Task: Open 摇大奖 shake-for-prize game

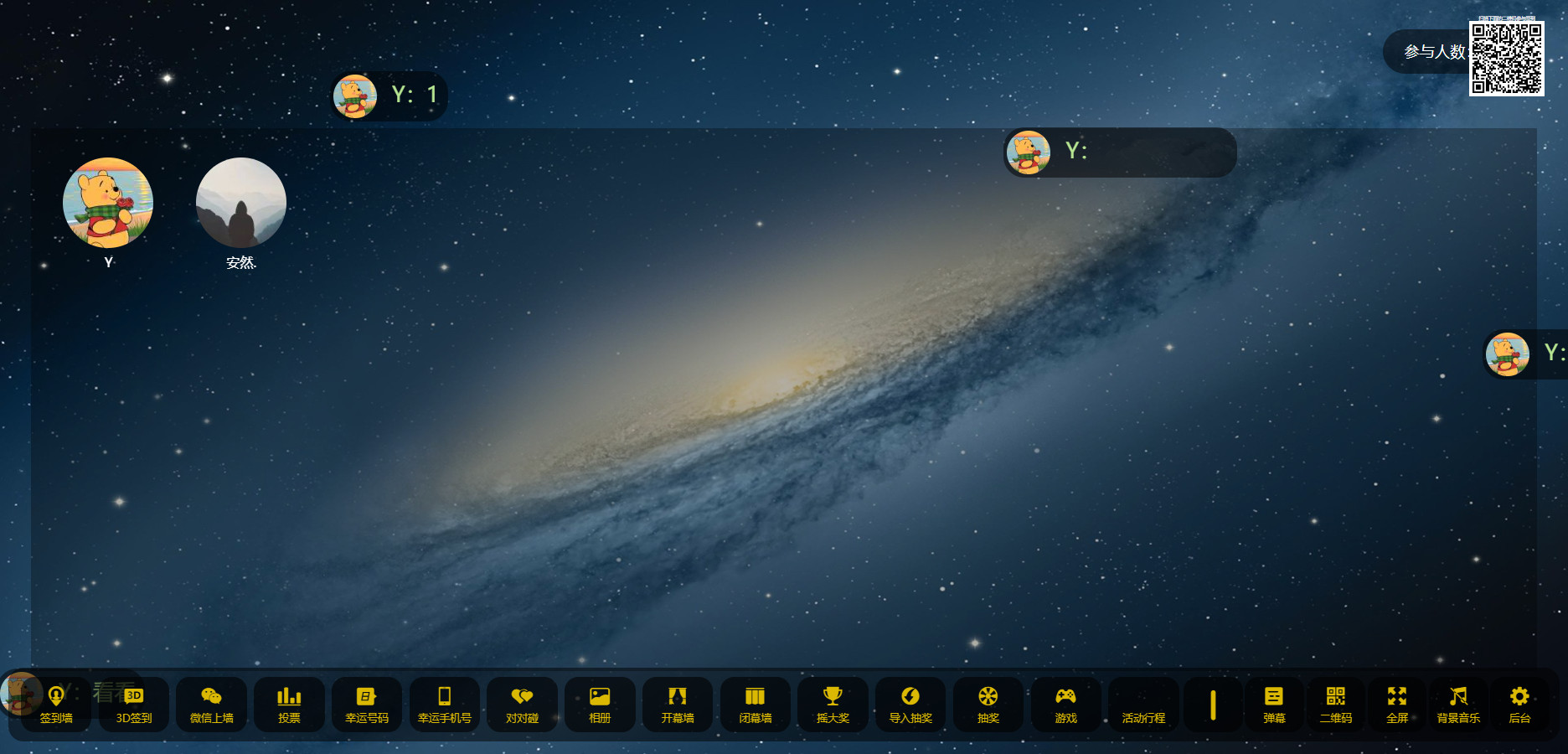Action: click(x=833, y=705)
